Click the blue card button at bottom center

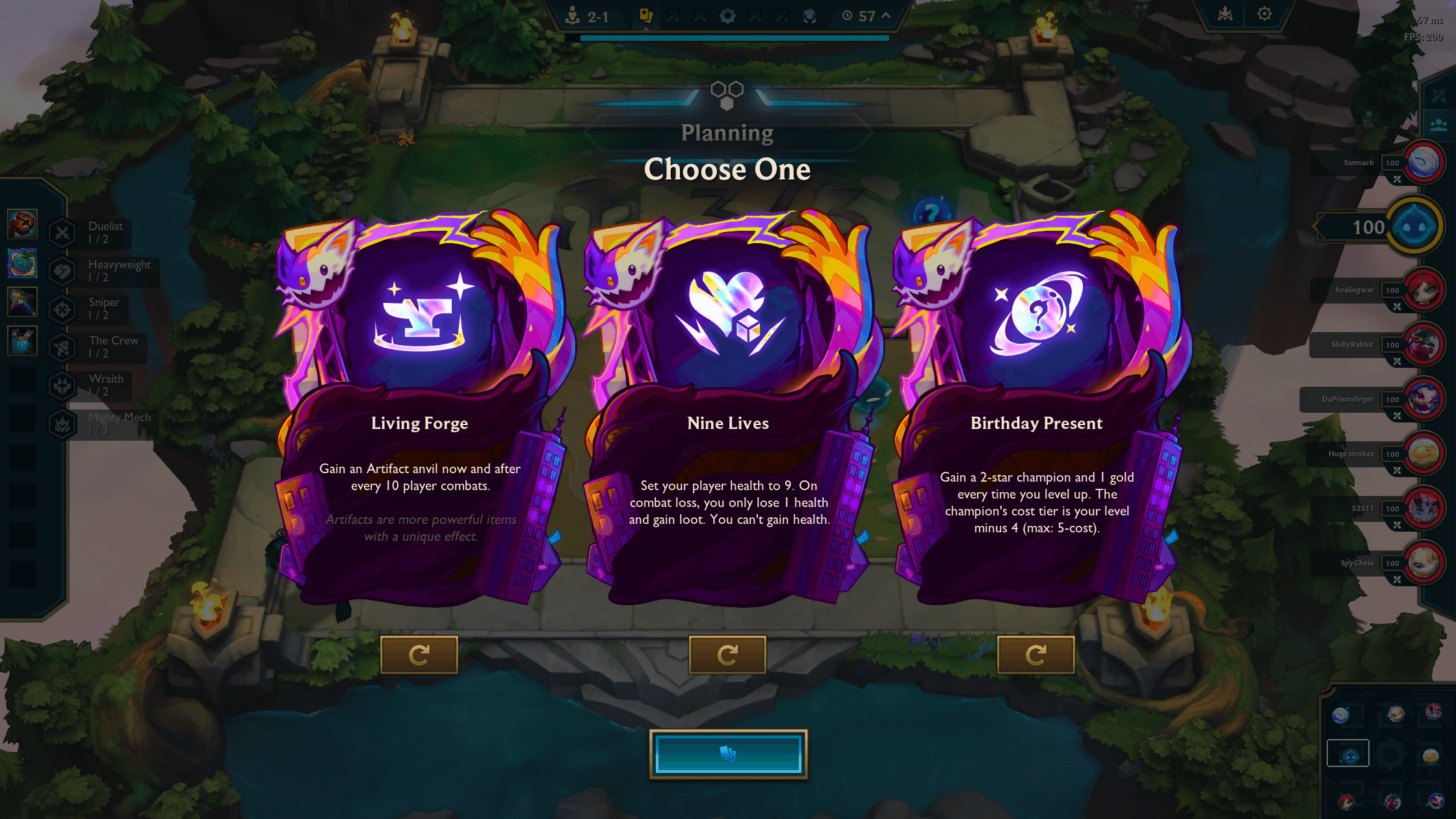click(x=728, y=752)
